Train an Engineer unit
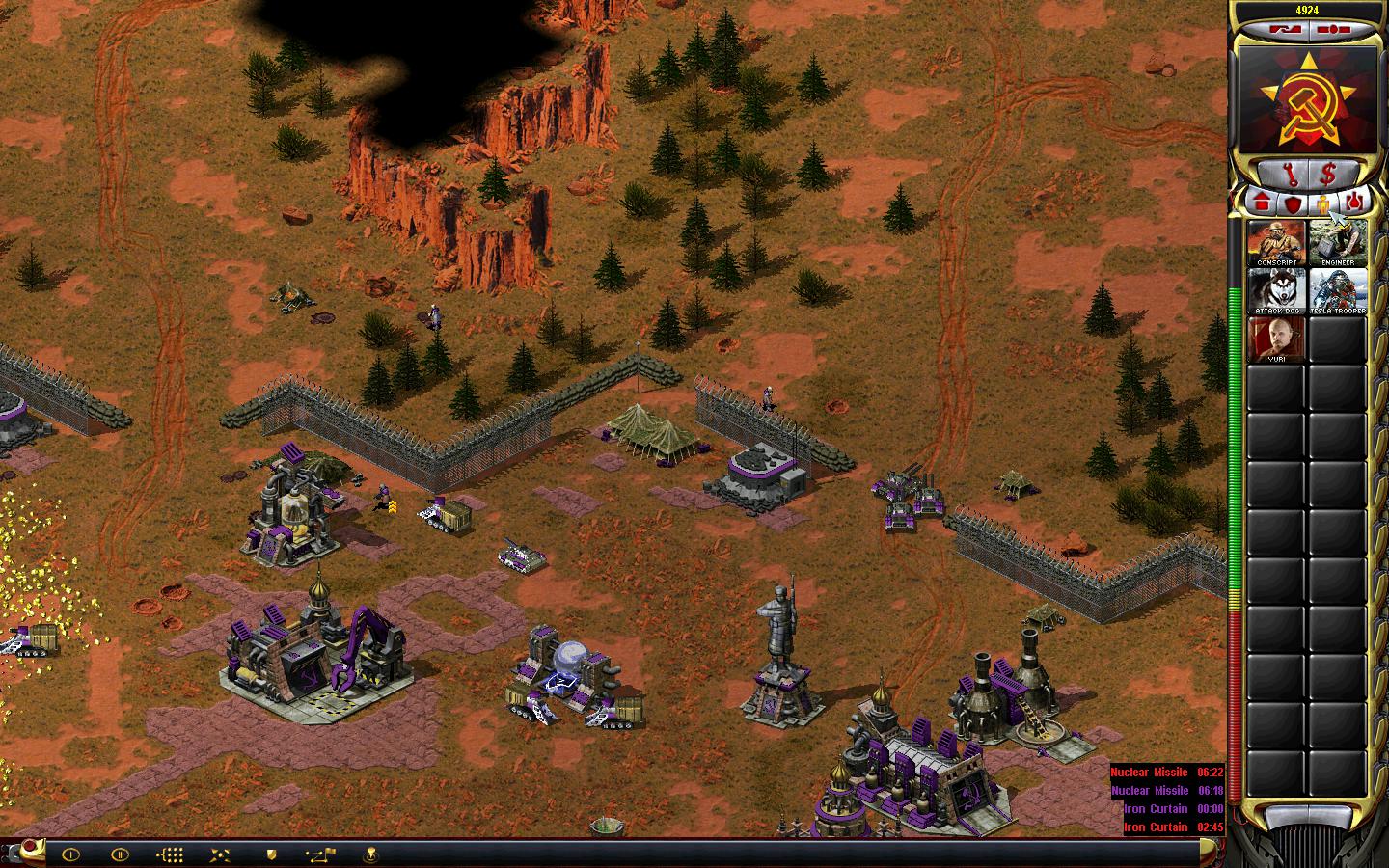 1338,243
